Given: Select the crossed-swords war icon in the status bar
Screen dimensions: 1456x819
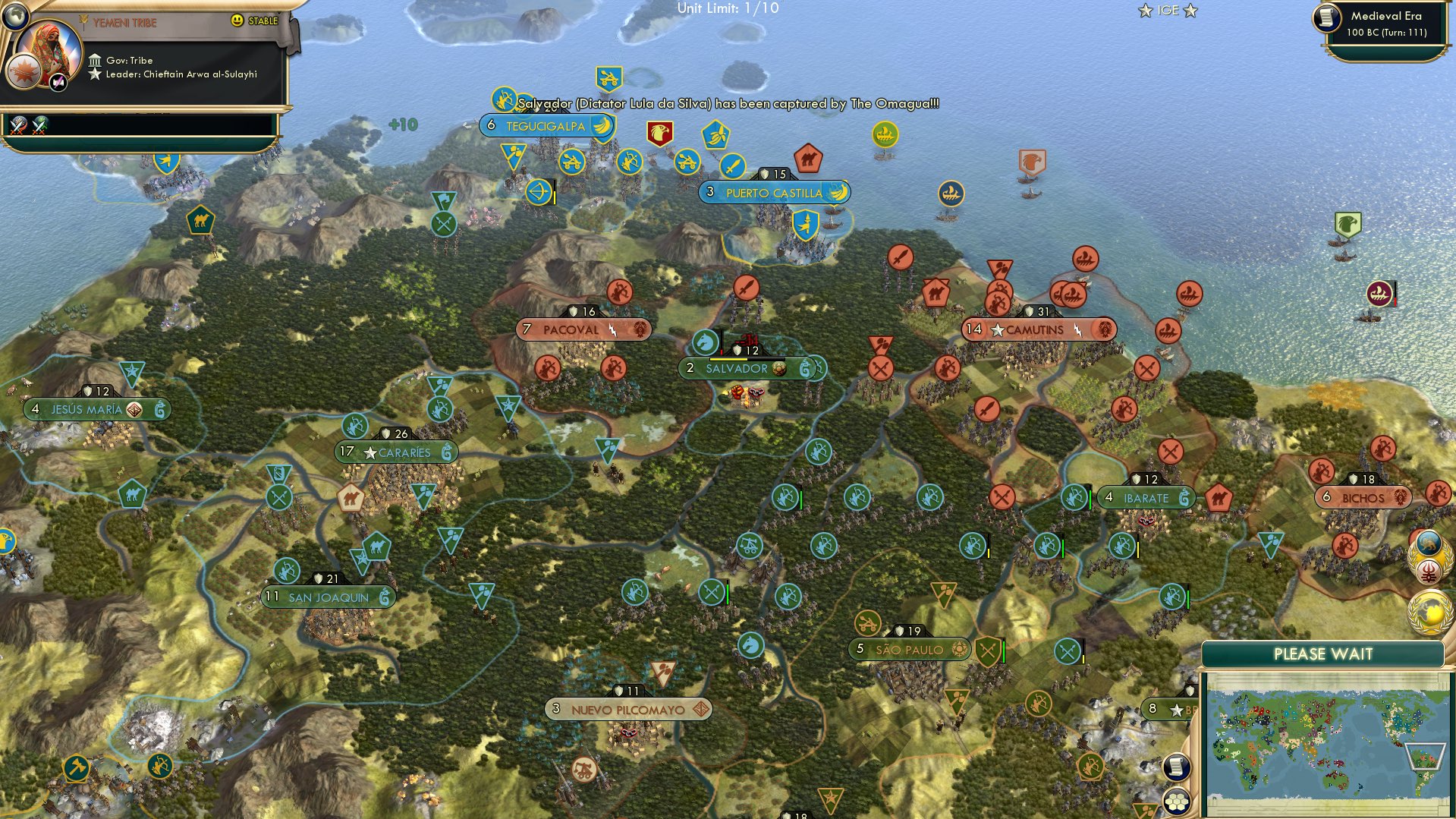Looking at the screenshot, I should [18, 127].
